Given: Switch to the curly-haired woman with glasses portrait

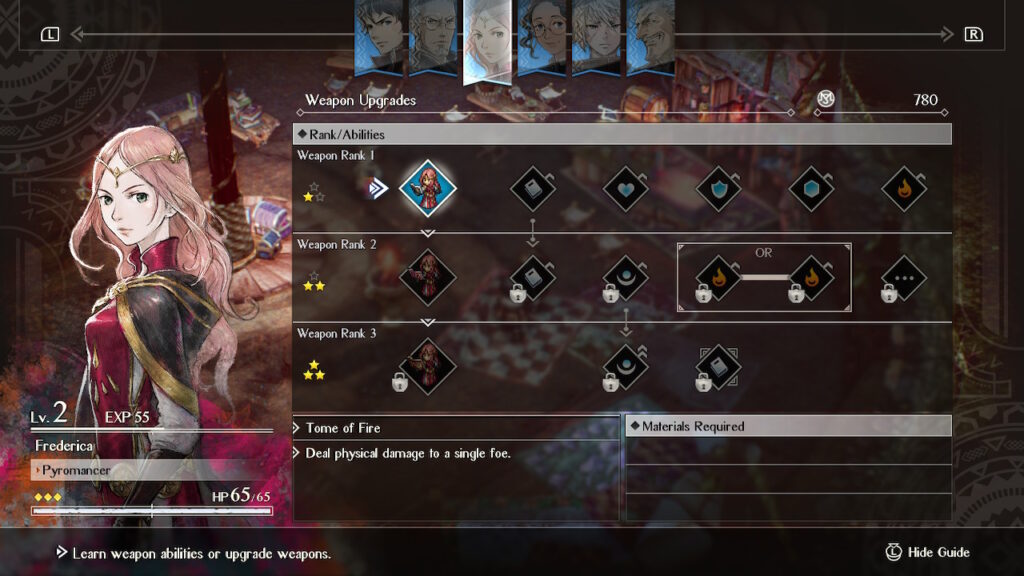Looking at the screenshot, I should (x=542, y=38).
